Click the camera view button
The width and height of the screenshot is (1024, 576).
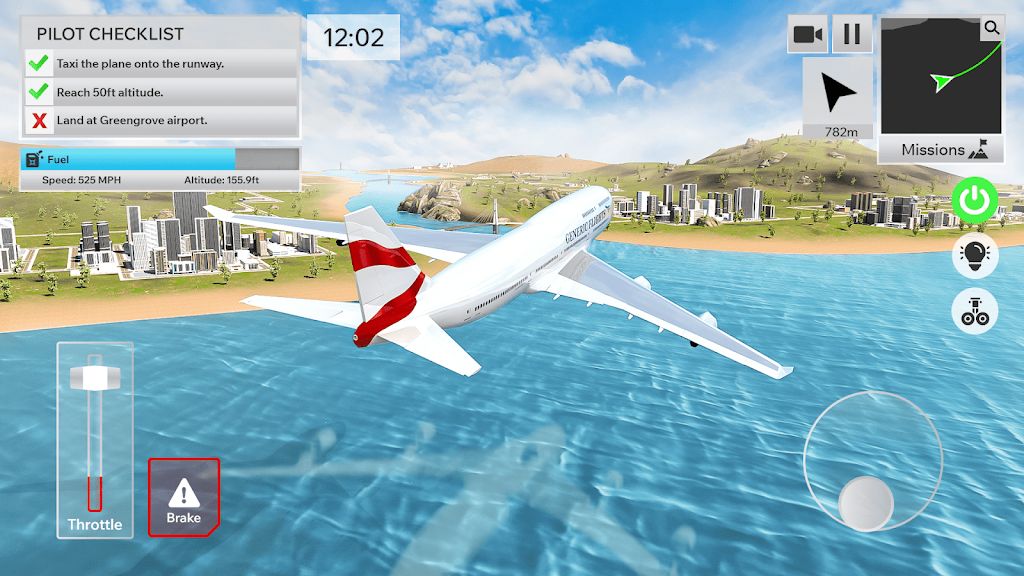click(807, 34)
